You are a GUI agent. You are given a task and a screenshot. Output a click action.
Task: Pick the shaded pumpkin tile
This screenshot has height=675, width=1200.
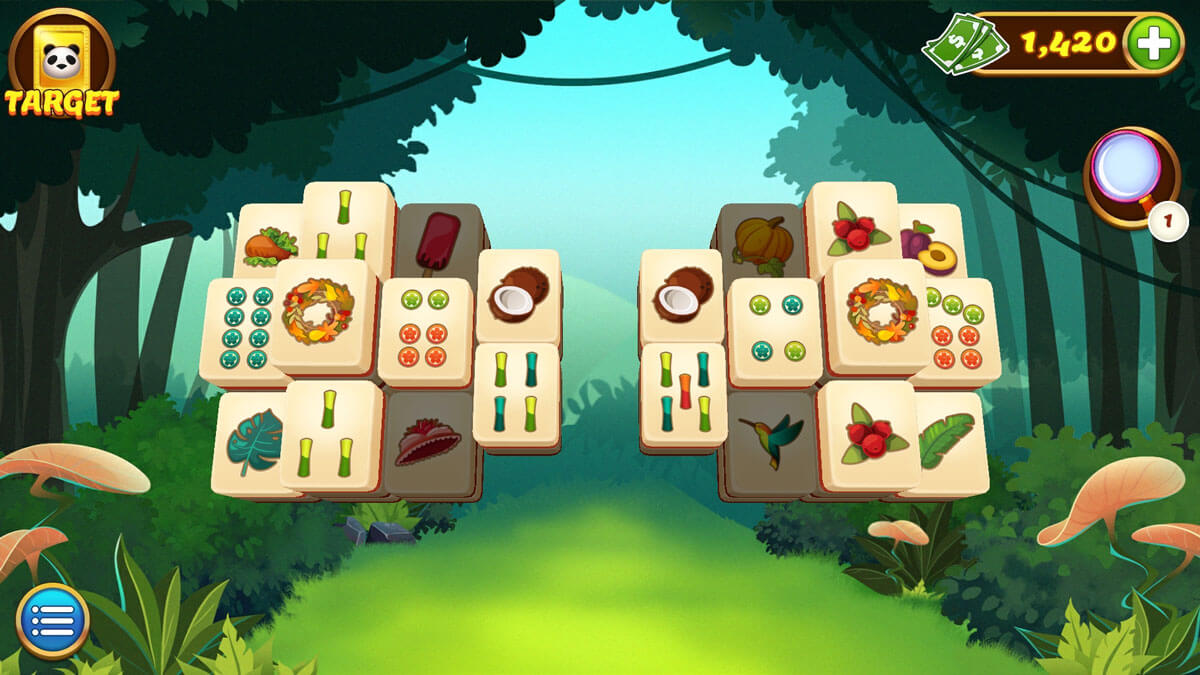tap(762, 240)
